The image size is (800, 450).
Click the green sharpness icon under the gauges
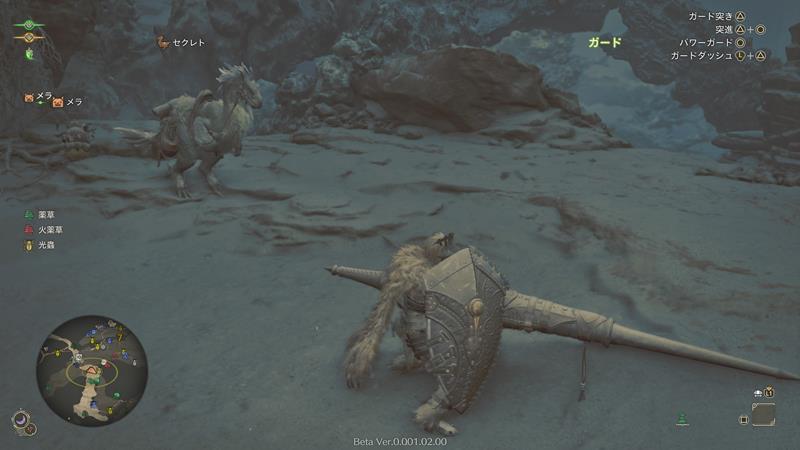pos(29,53)
